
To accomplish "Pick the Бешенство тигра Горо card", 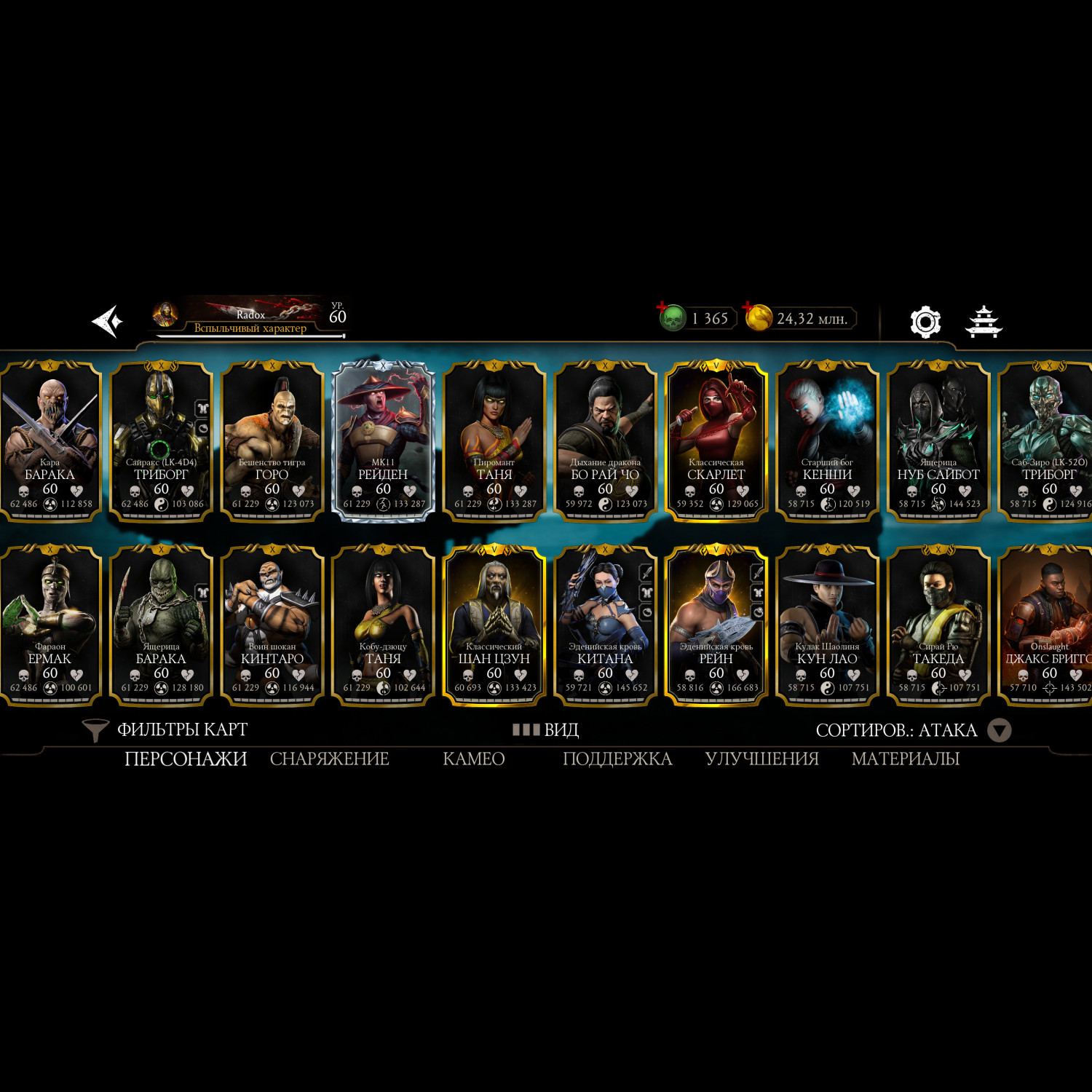I will [x=272, y=442].
